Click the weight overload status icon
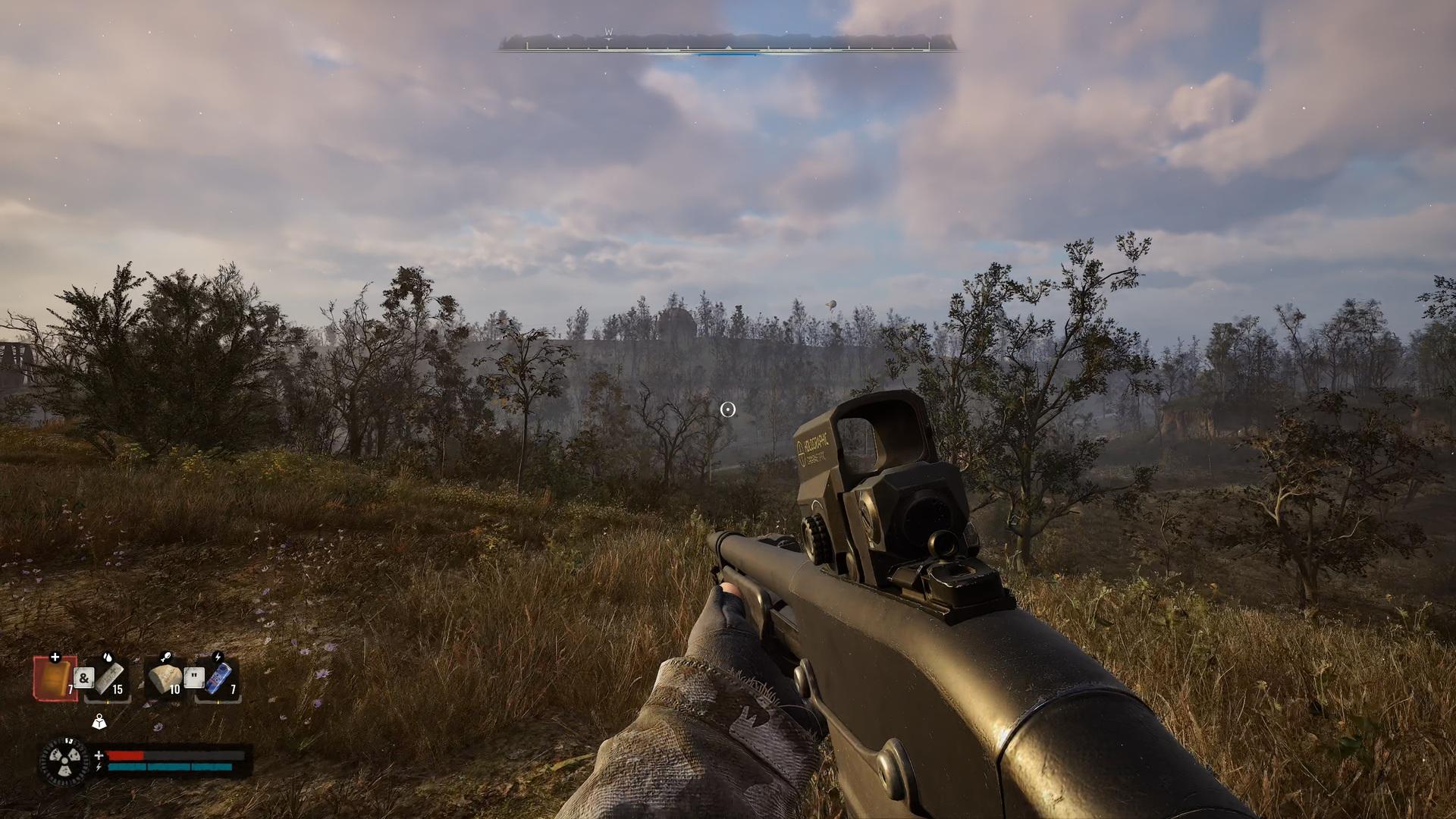This screenshot has width=1456, height=819. click(x=99, y=721)
